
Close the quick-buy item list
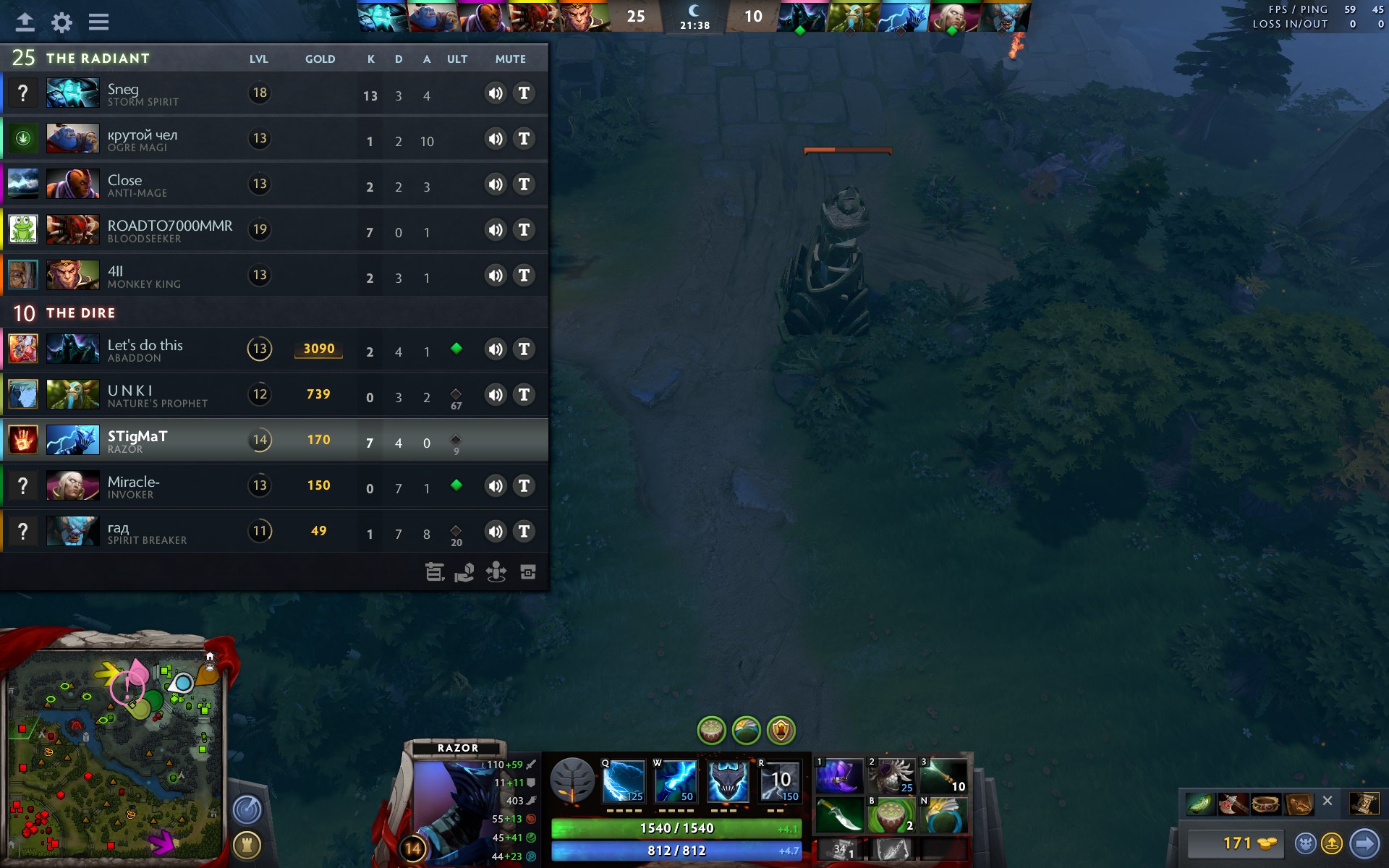tap(1327, 801)
